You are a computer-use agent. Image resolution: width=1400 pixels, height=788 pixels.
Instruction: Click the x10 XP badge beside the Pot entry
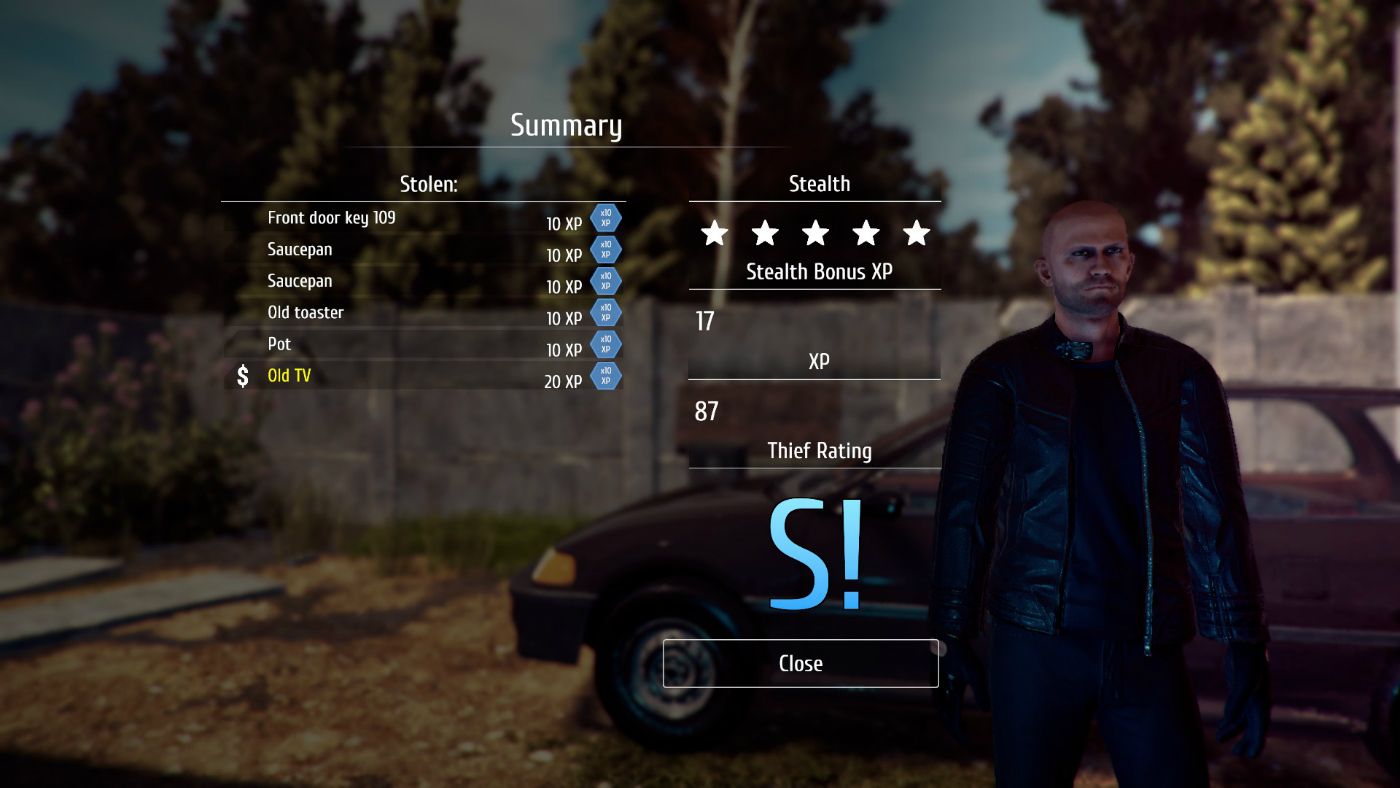pos(605,344)
